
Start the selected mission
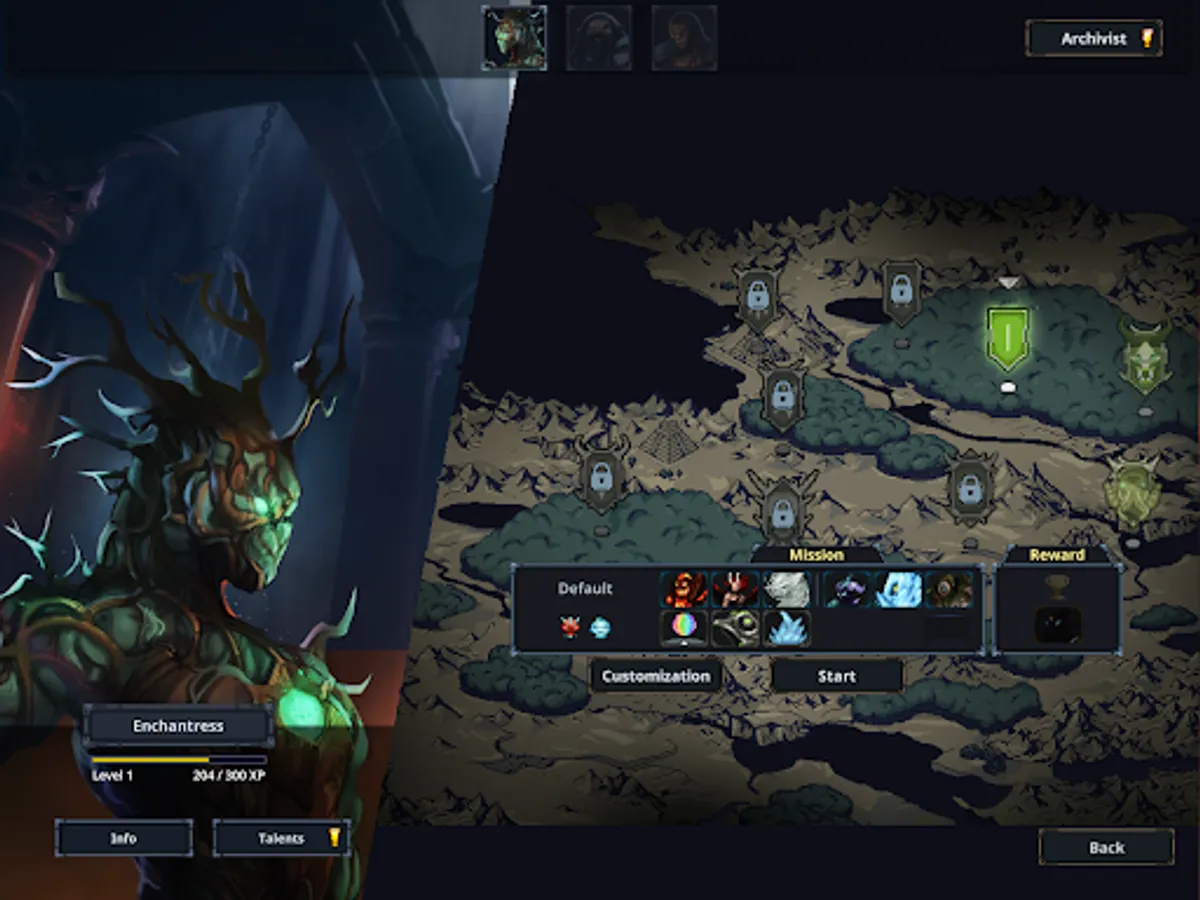point(837,676)
